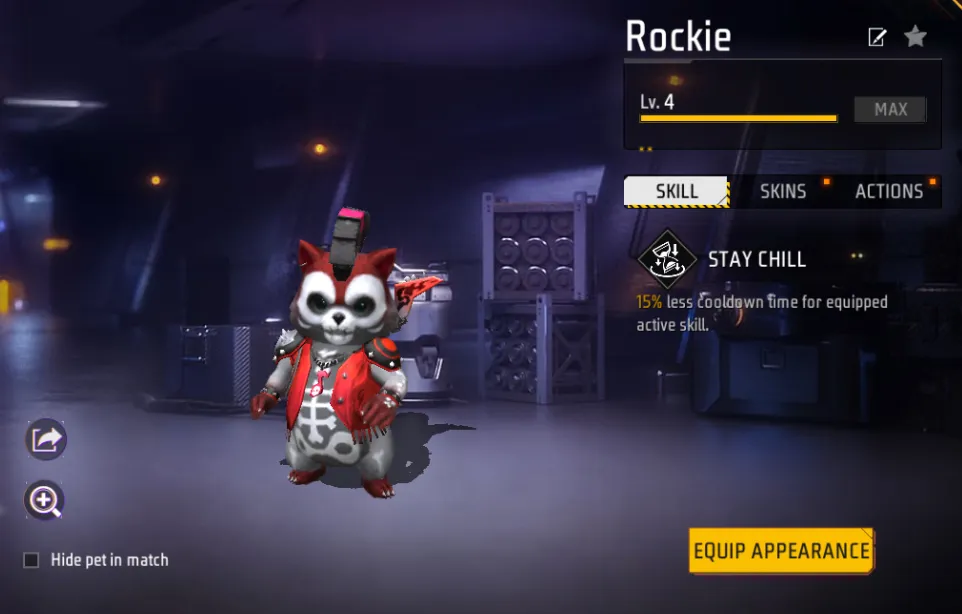Click the magnifier zoom-in icon
Screen dimensions: 962x614
(x=45, y=500)
